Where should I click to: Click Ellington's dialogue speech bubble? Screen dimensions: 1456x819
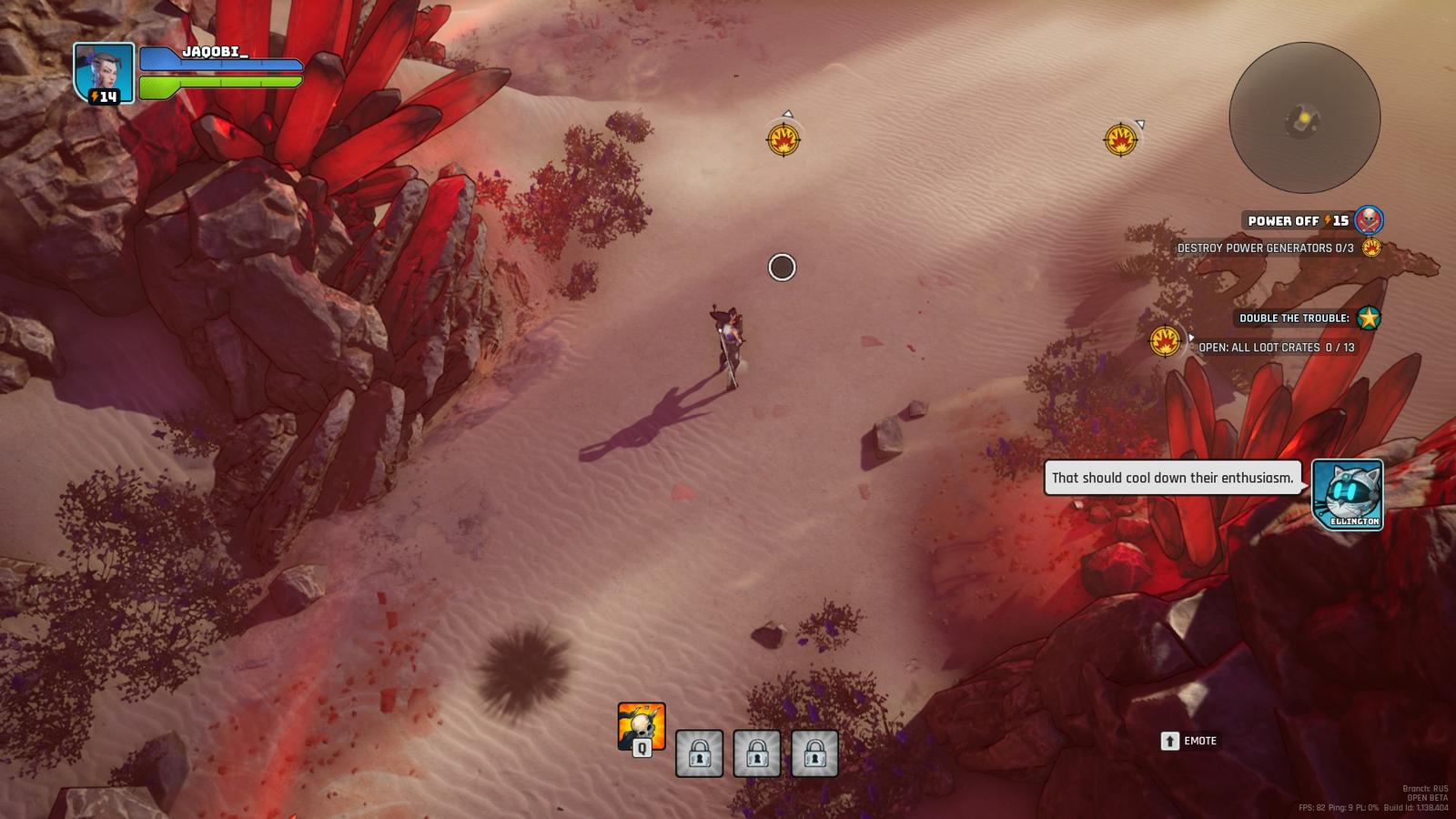click(1172, 478)
